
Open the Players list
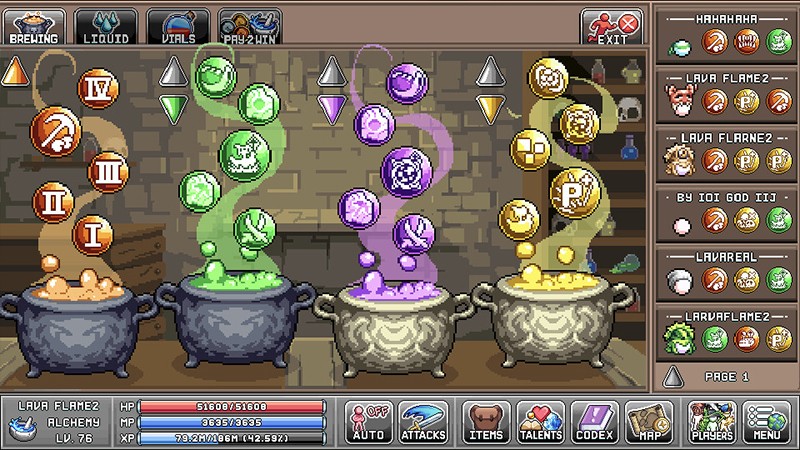pos(712,422)
